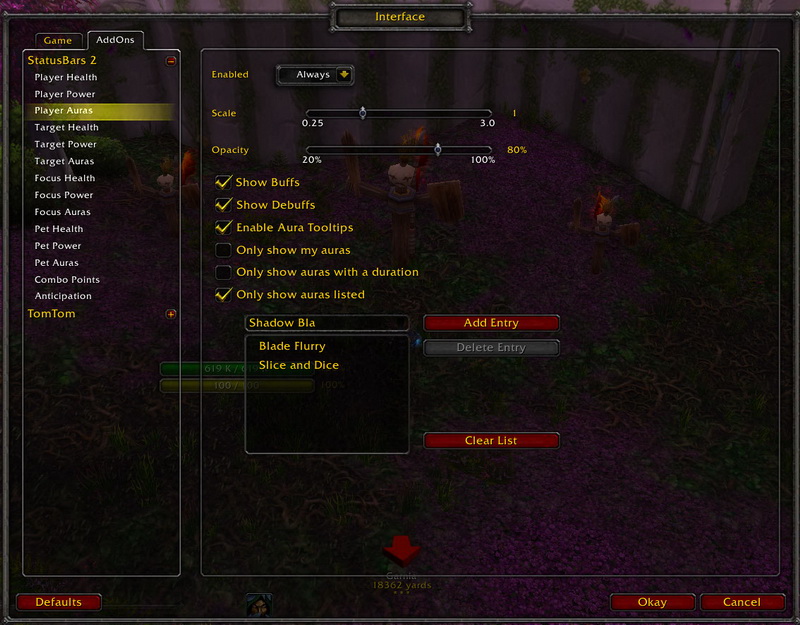
Task: Add the typed aura with Add Entry
Action: coord(490,323)
